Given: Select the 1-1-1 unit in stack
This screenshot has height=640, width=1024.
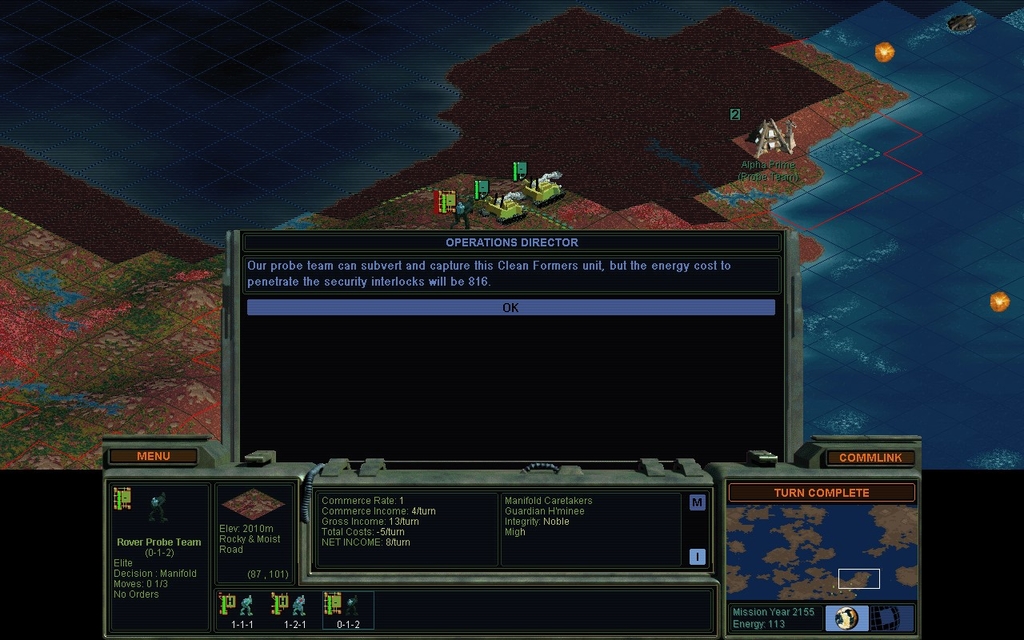Looking at the screenshot, I should [243, 610].
